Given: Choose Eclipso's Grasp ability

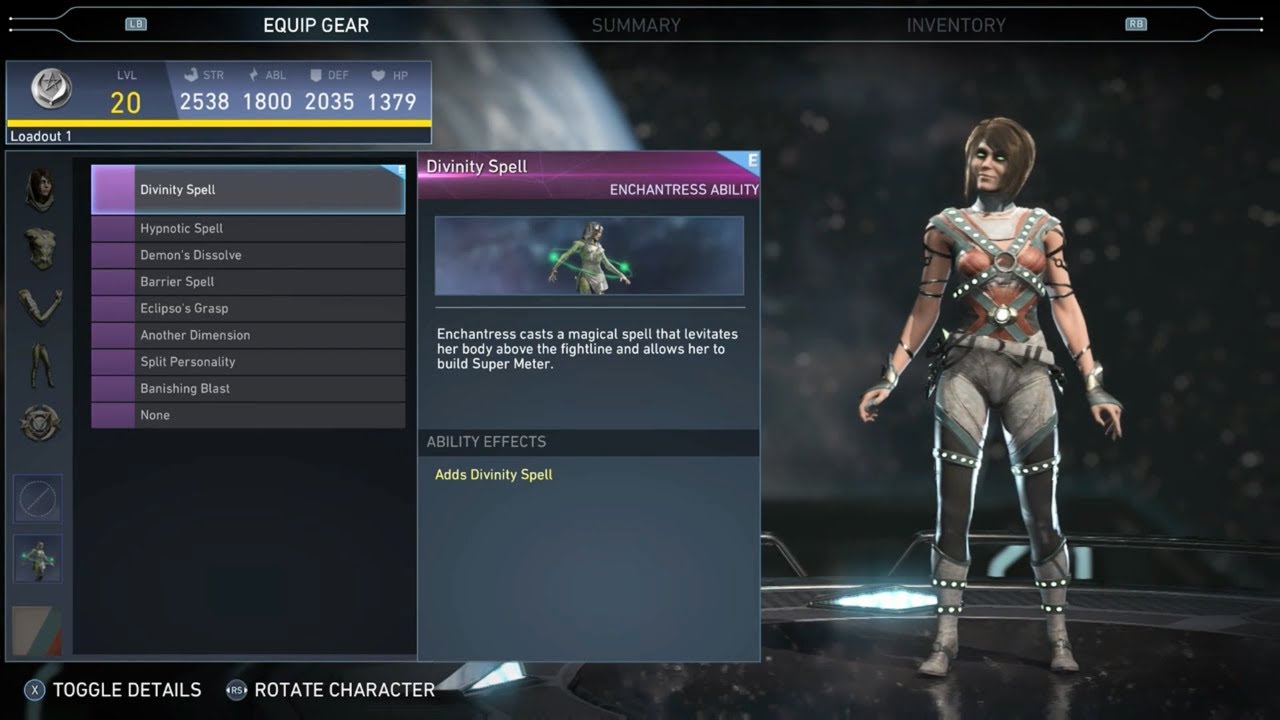Looking at the screenshot, I should pyautogui.click(x=248, y=309).
